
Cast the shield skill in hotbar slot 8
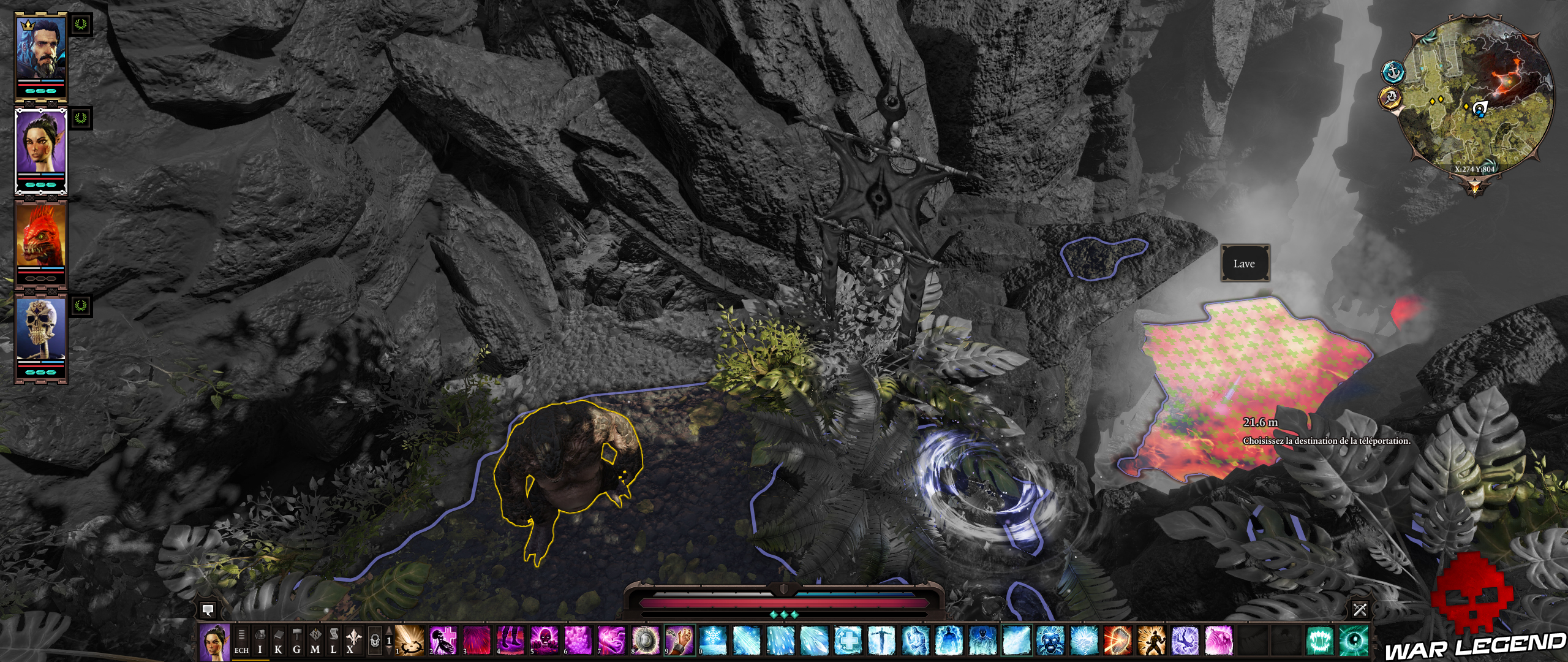(x=646, y=641)
